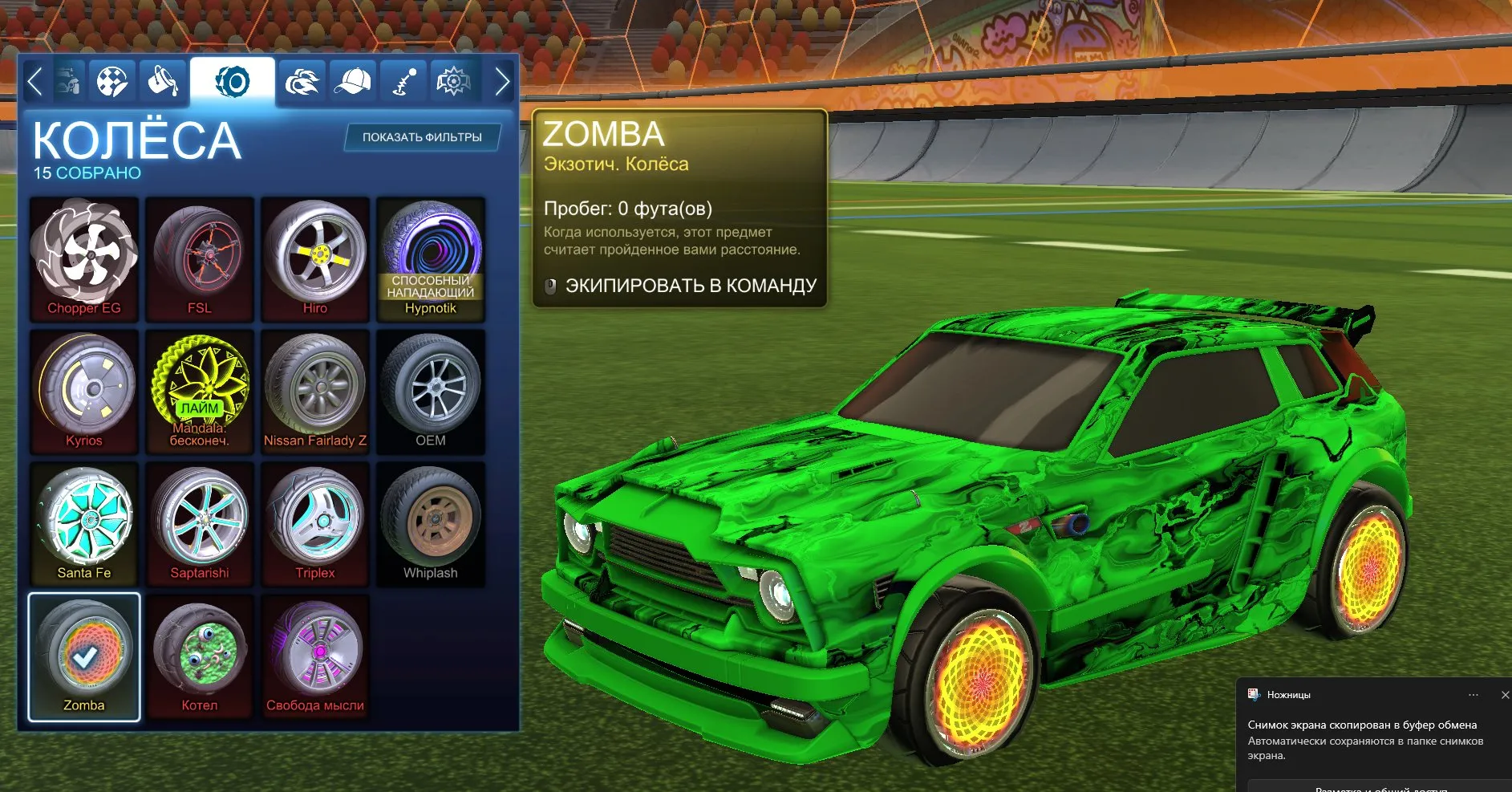Viewport: 1512px width, 792px height.
Task: Click the paint bucket finish icon
Action: click(160, 80)
